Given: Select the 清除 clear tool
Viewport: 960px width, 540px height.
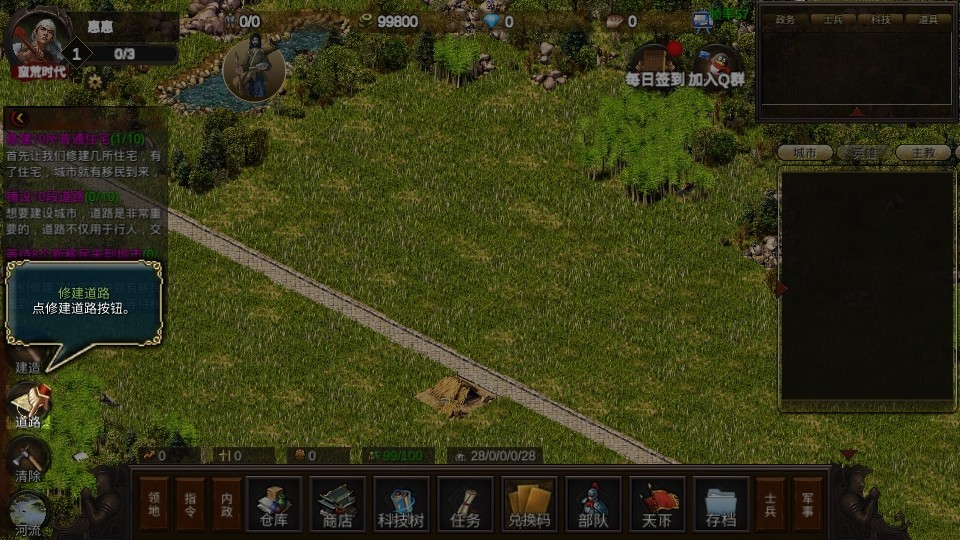Looking at the screenshot, I should (x=28, y=460).
